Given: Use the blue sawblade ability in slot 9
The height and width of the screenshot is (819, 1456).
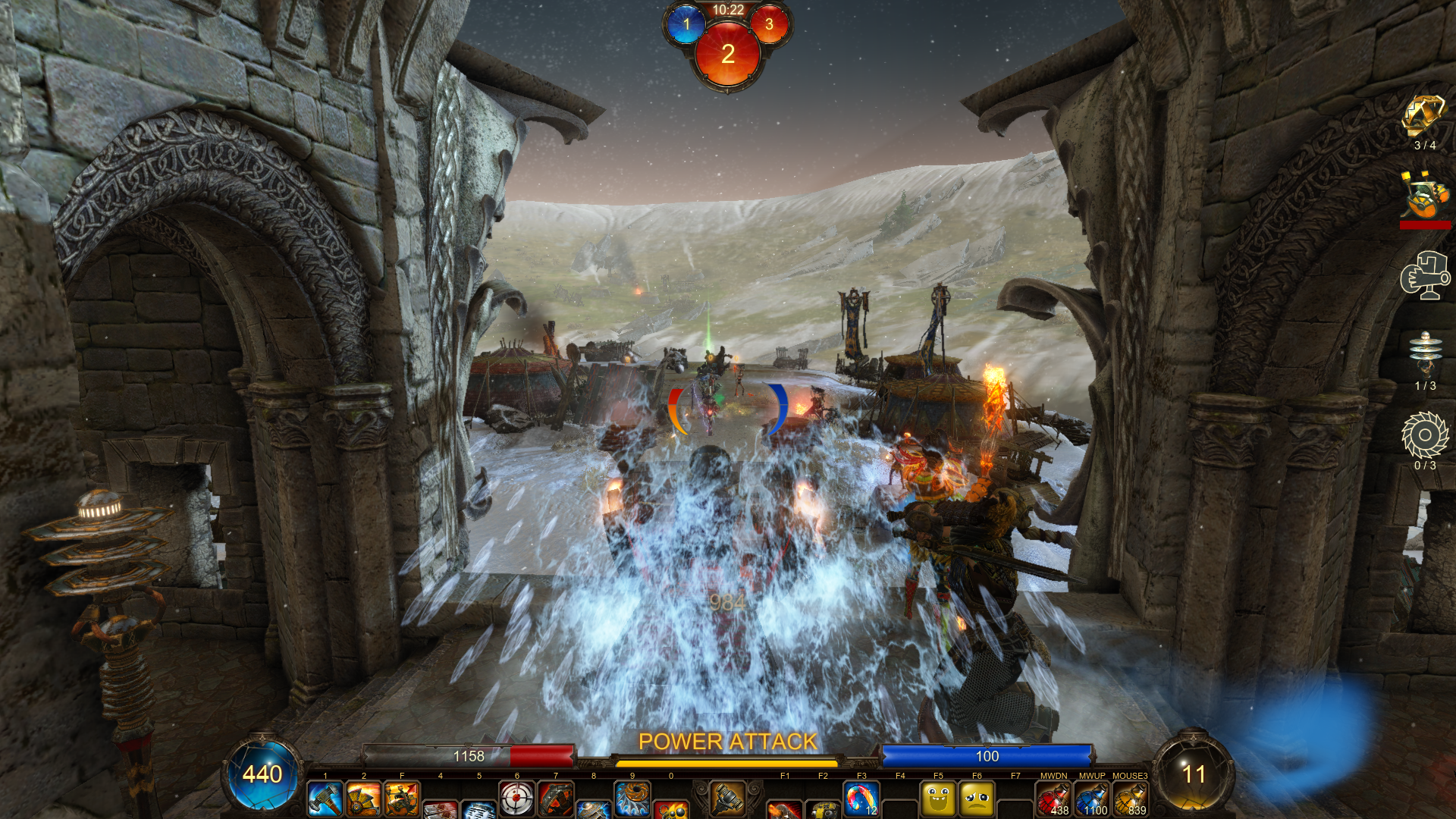Looking at the screenshot, I should click(632, 799).
